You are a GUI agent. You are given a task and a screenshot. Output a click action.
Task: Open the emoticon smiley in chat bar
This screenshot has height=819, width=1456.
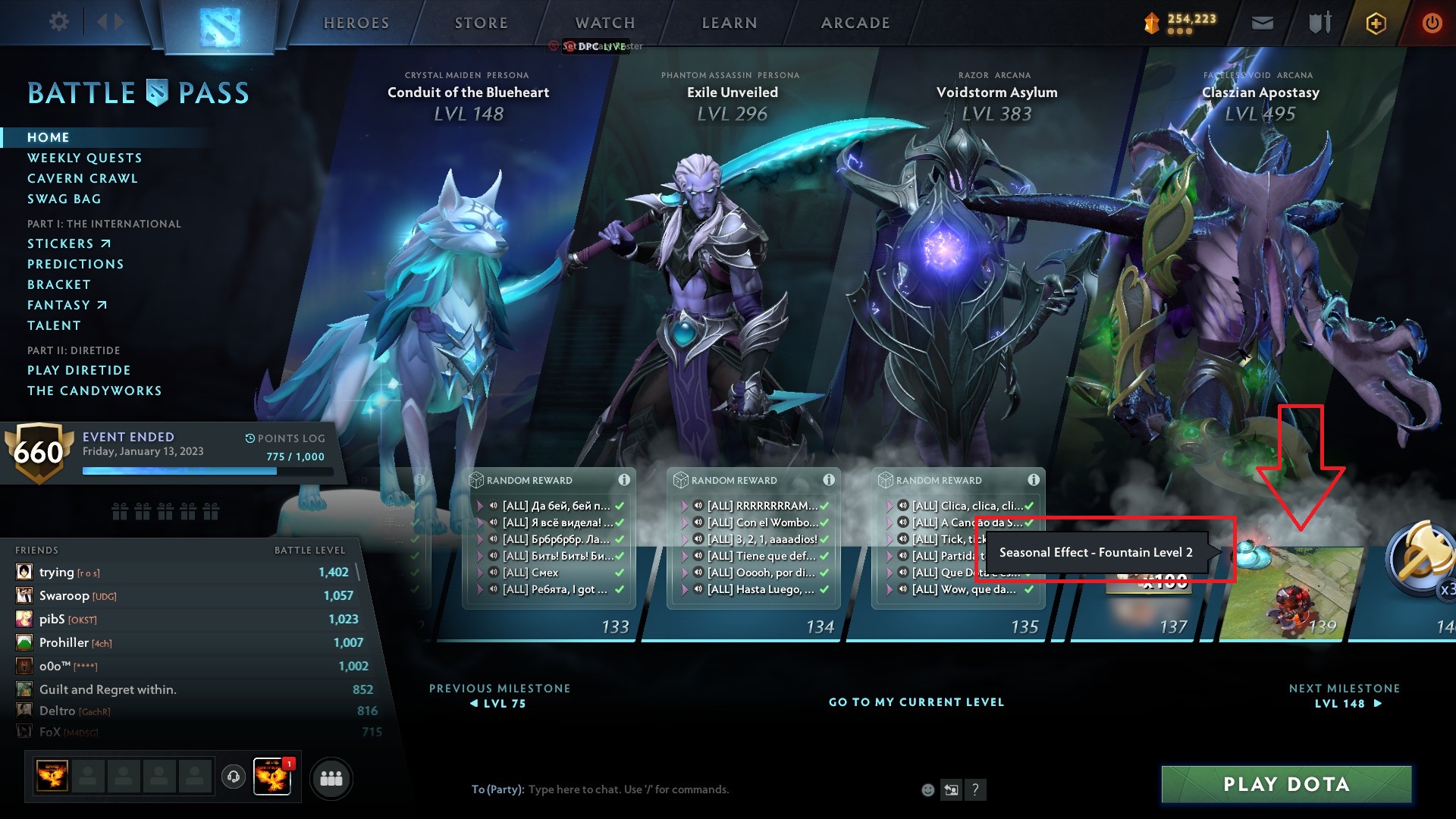(927, 789)
